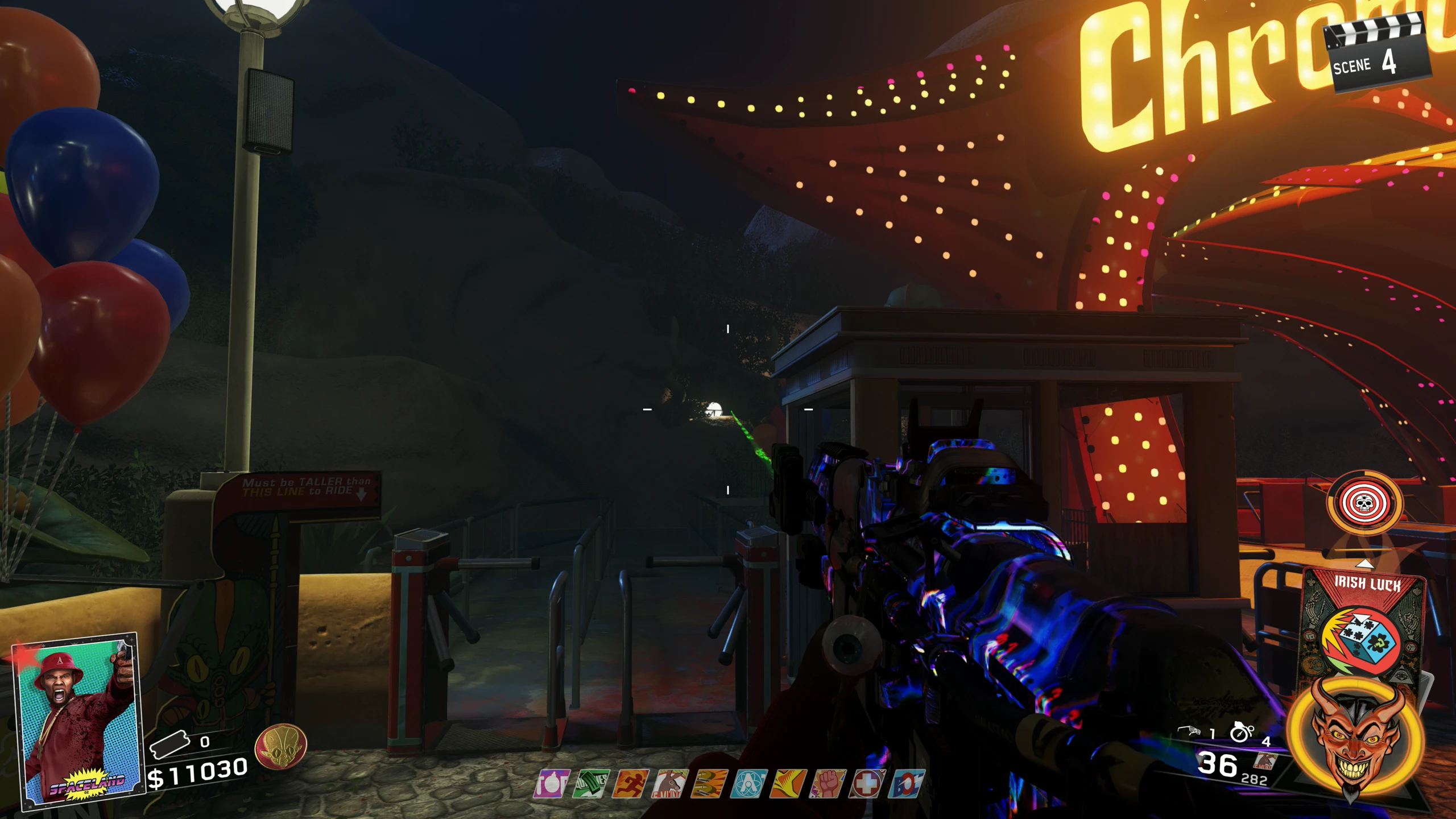Screen dimensions: 1456x819
Task: Select the Bombstoppers perk icon
Action: (x=551, y=784)
